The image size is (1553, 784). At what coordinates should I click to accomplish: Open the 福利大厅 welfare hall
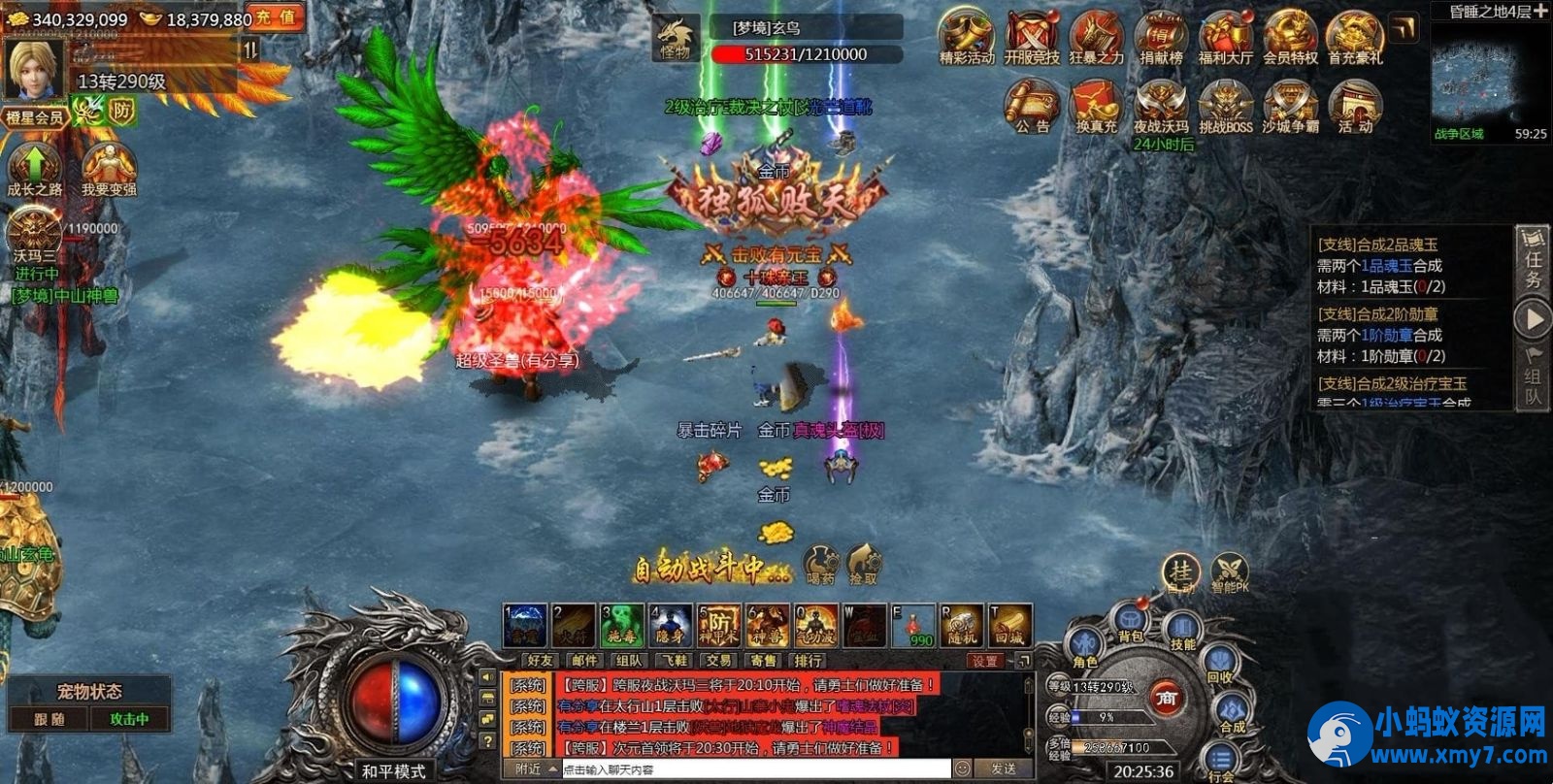pyautogui.click(x=1225, y=39)
